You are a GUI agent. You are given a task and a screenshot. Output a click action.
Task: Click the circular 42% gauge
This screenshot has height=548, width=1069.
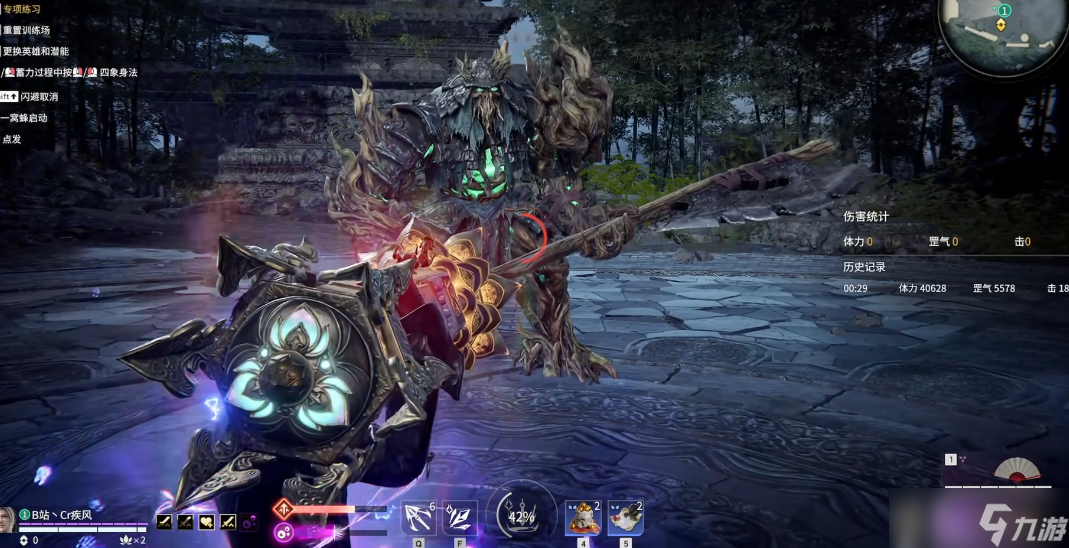(521, 516)
